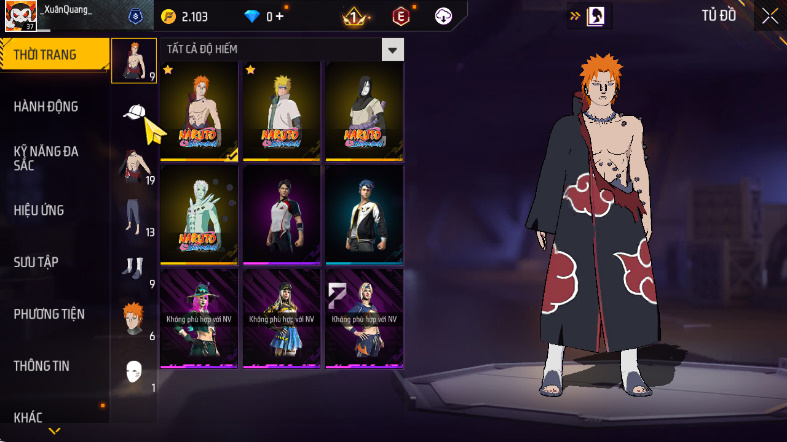
Task: Switch to the white cap headwear category
Action: (134, 112)
